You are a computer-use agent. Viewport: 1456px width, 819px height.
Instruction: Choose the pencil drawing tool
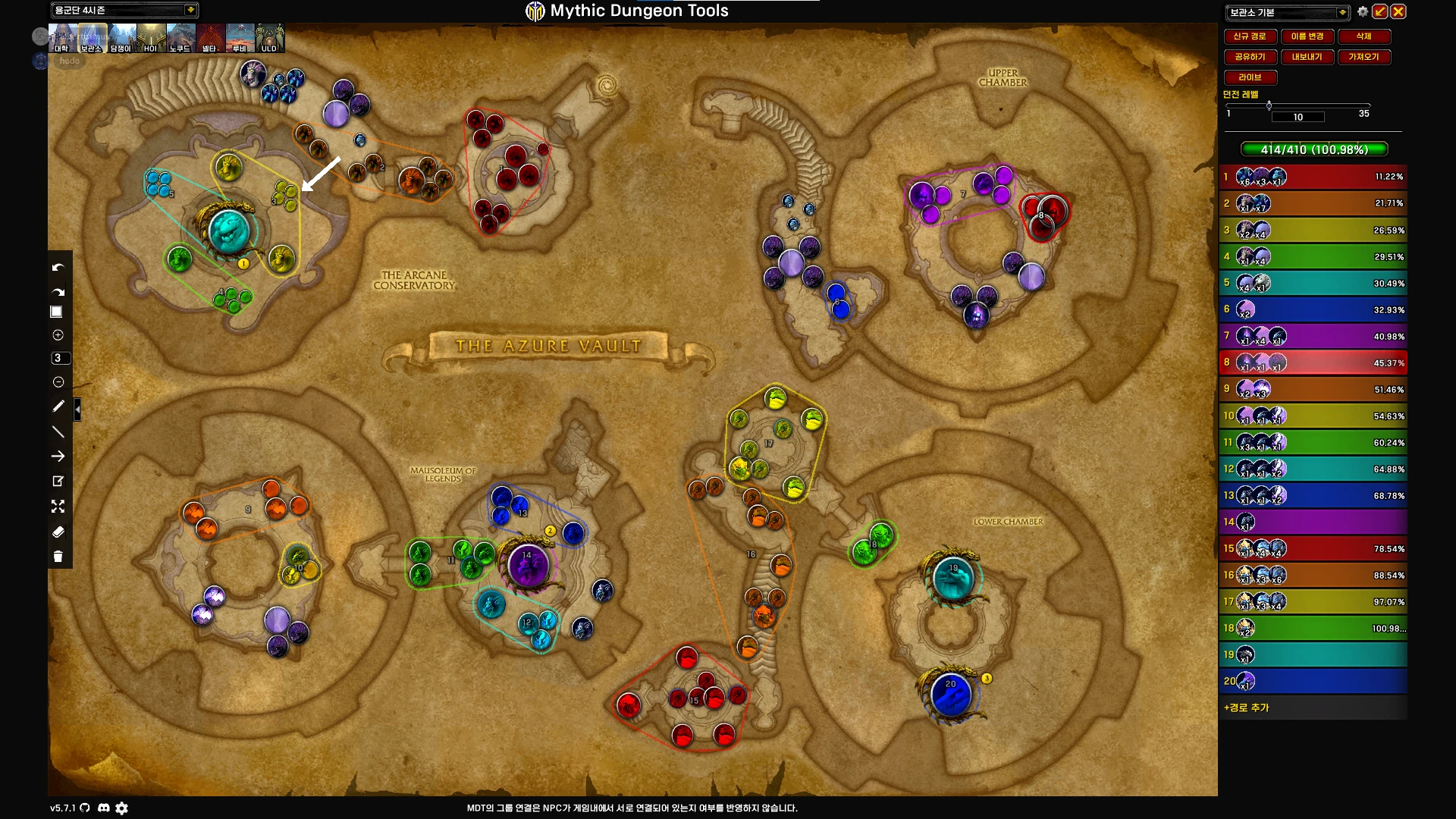click(x=58, y=406)
